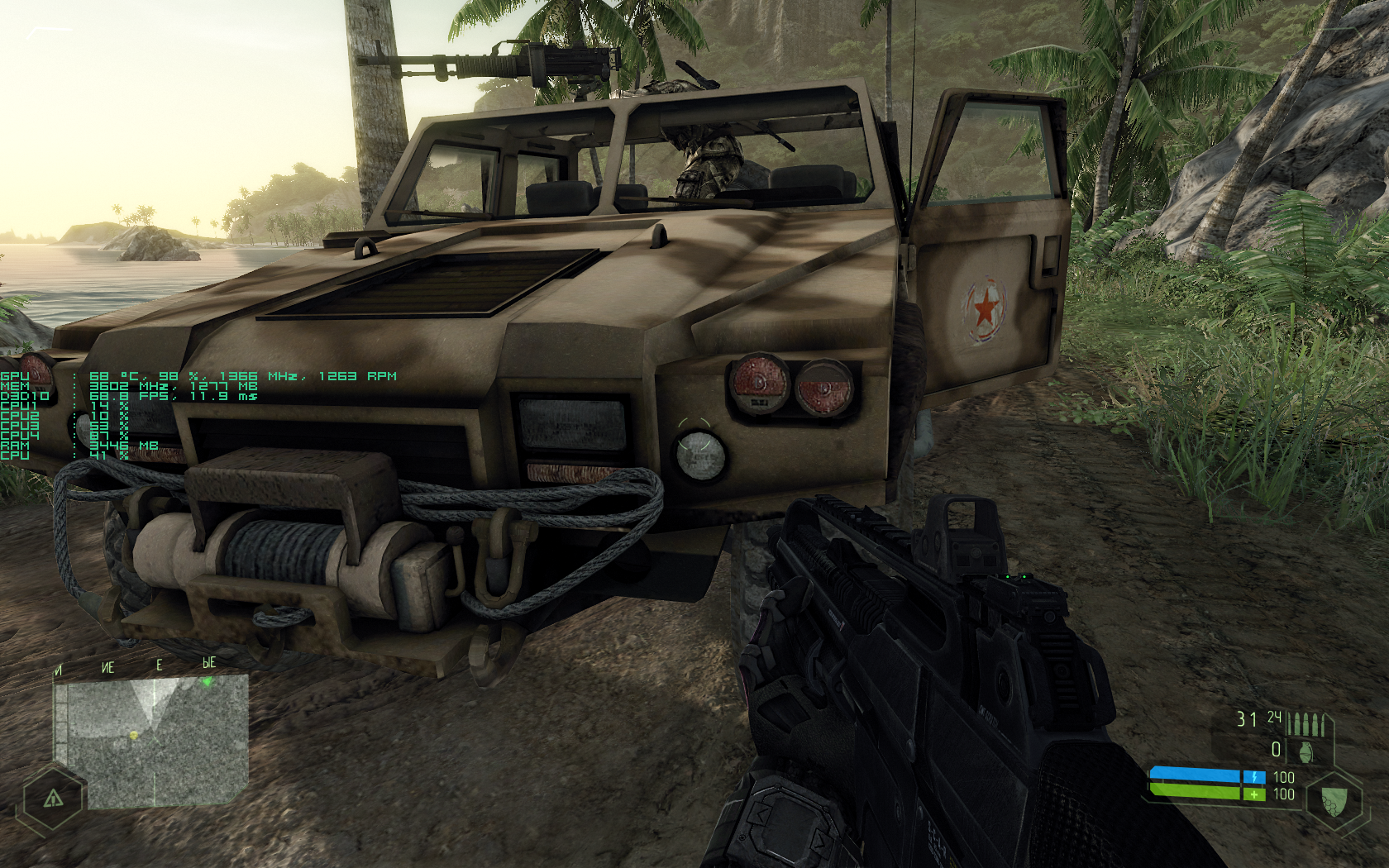Click the radar minimap

tap(153, 741)
